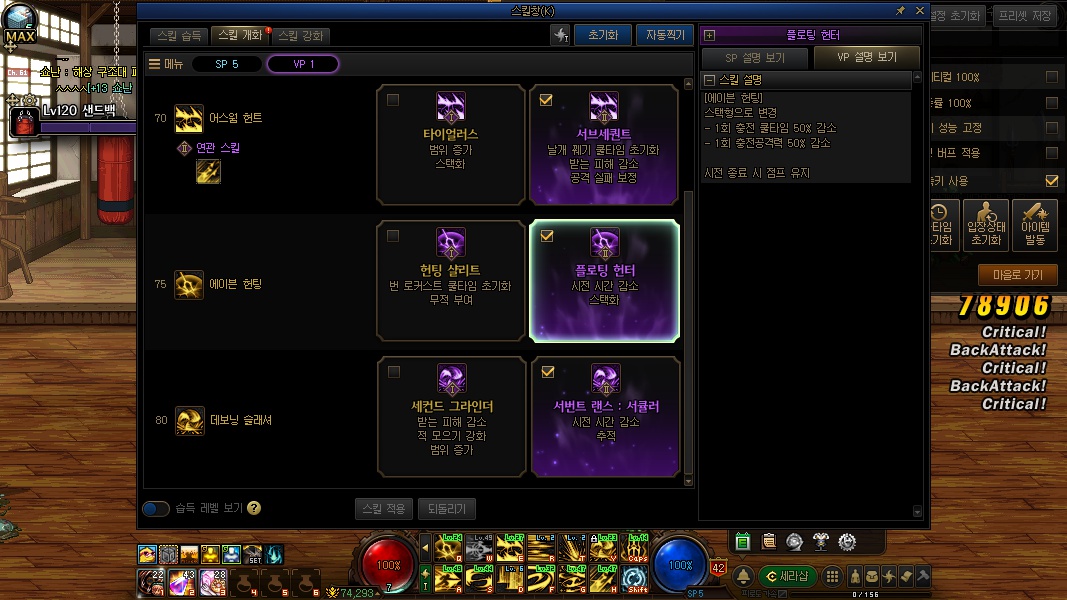Click the 스킬 적용 apply button
The height and width of the screenshot is (600, 1067).
pyautogui.click(x=383, y=508)
